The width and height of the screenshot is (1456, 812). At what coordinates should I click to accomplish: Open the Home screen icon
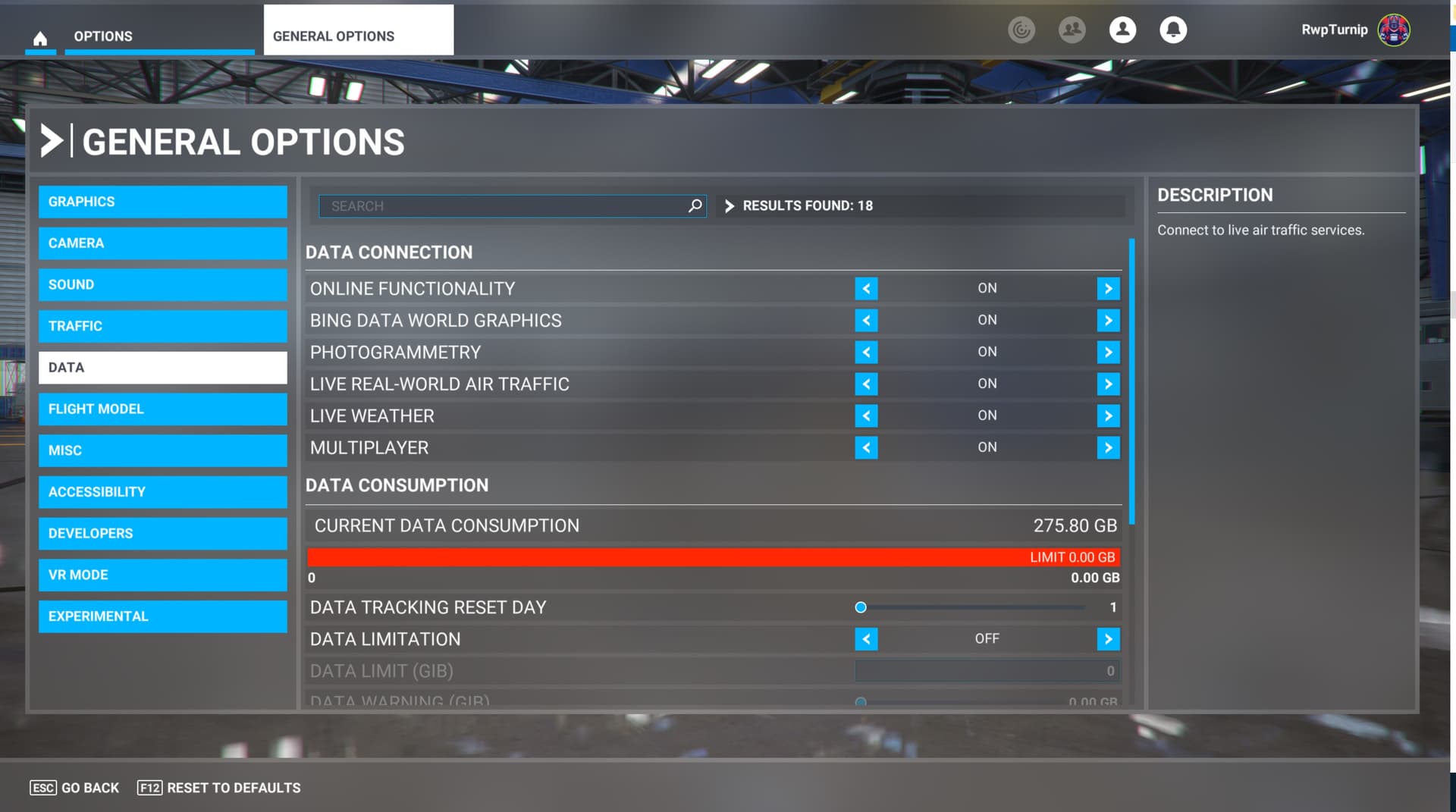(x=40, y=36)
